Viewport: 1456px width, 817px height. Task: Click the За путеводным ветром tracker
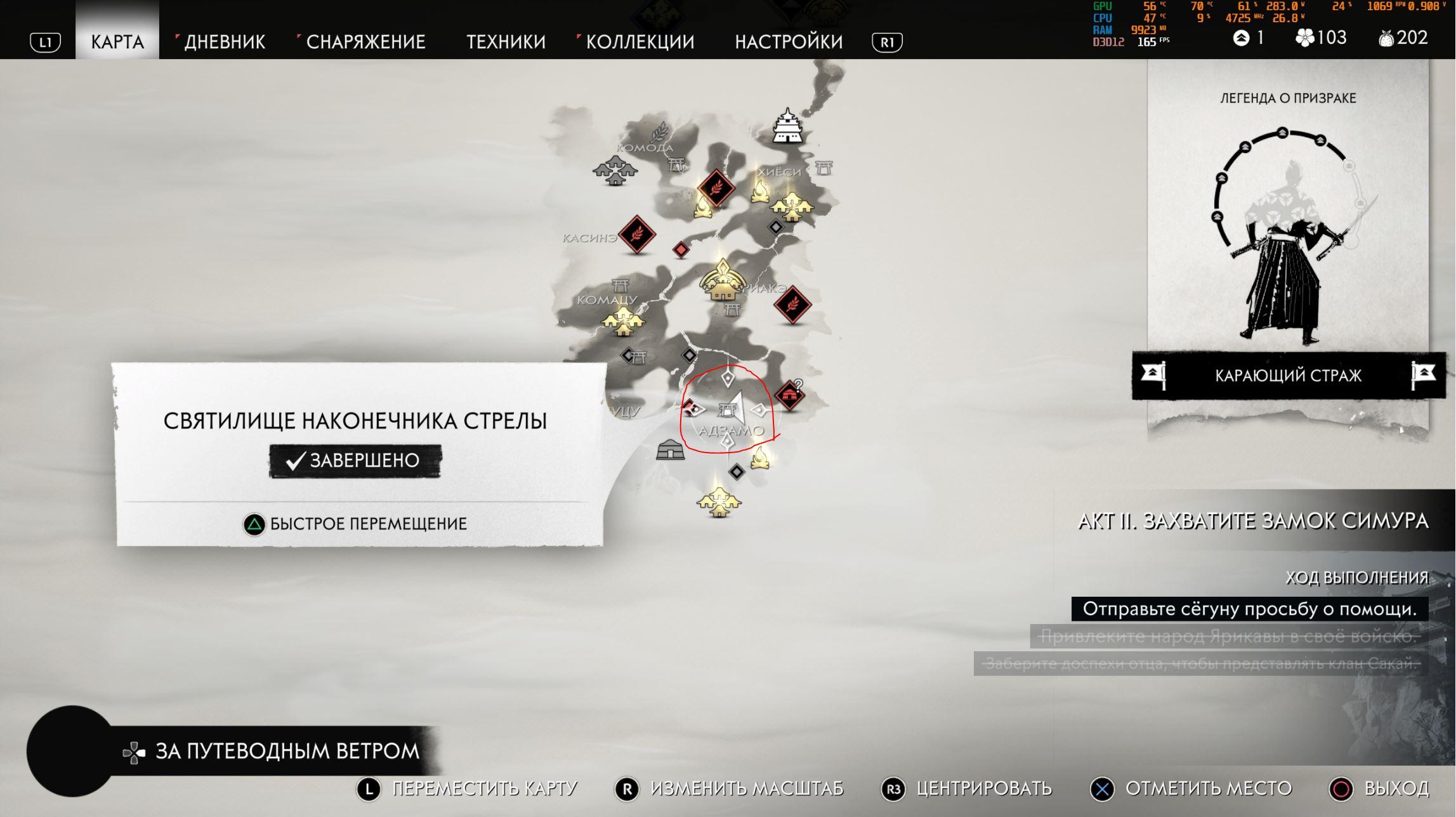[287, 752]
